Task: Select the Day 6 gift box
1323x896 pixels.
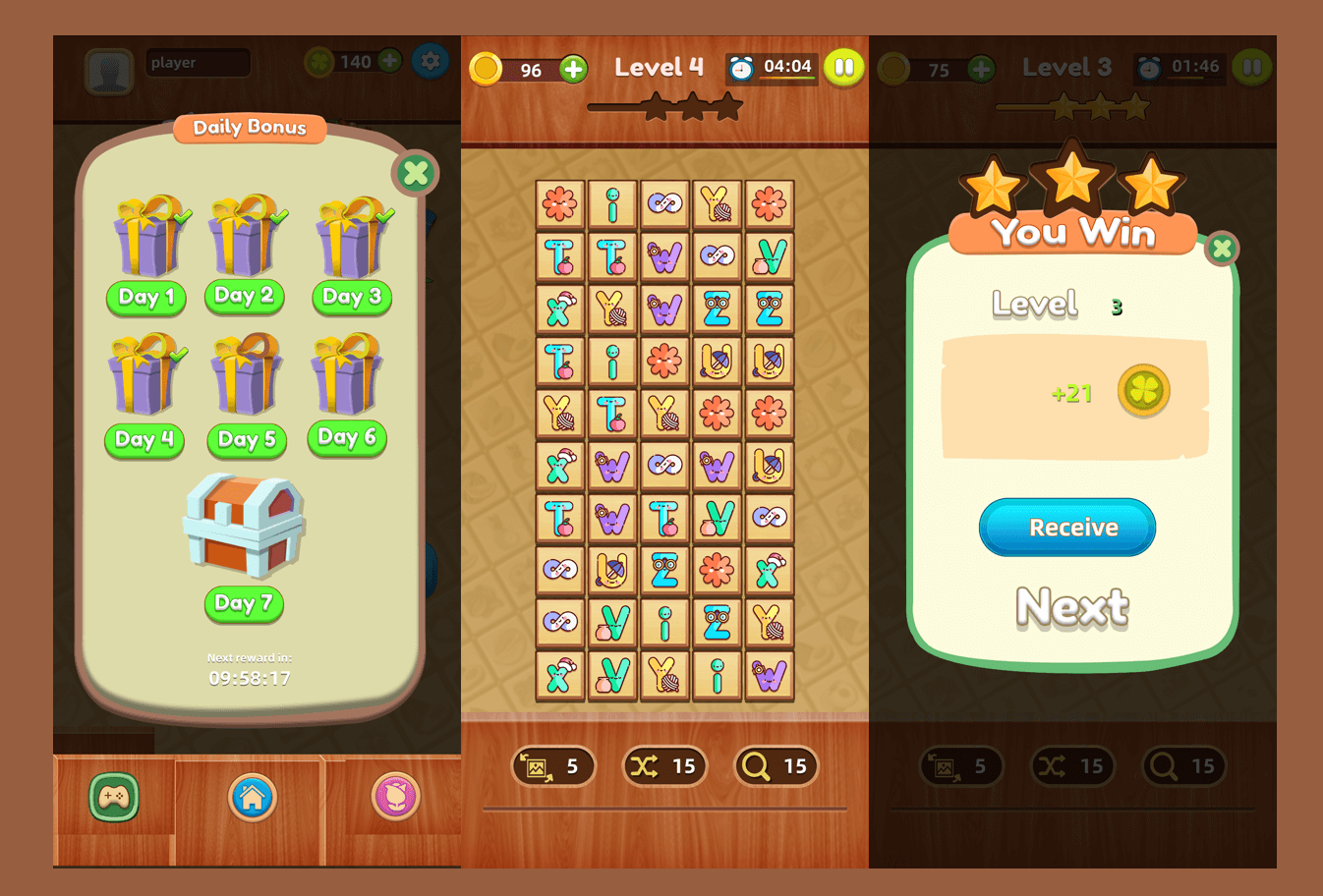Action: point(346,375)
